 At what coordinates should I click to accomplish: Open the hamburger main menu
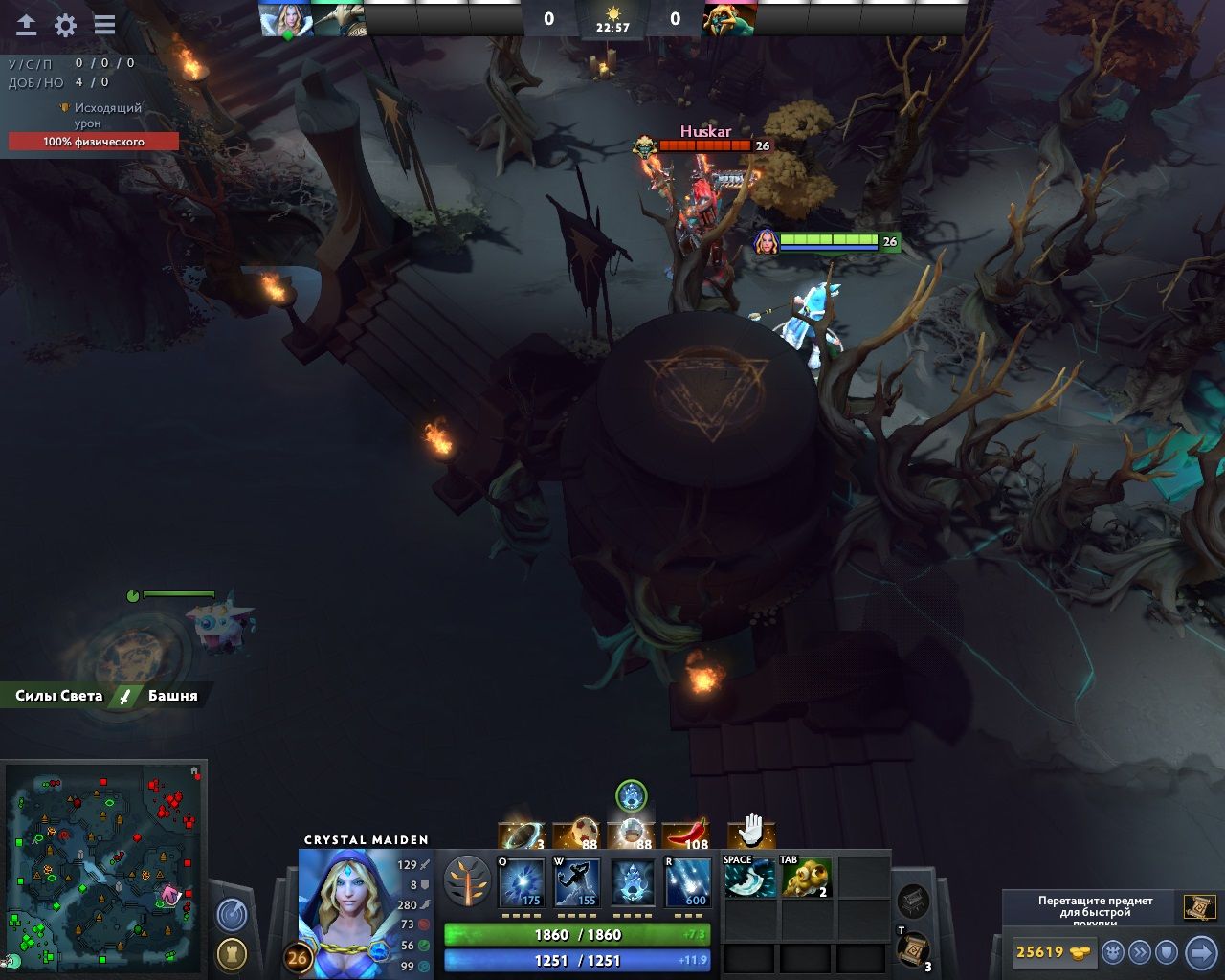tap(104, 25)
